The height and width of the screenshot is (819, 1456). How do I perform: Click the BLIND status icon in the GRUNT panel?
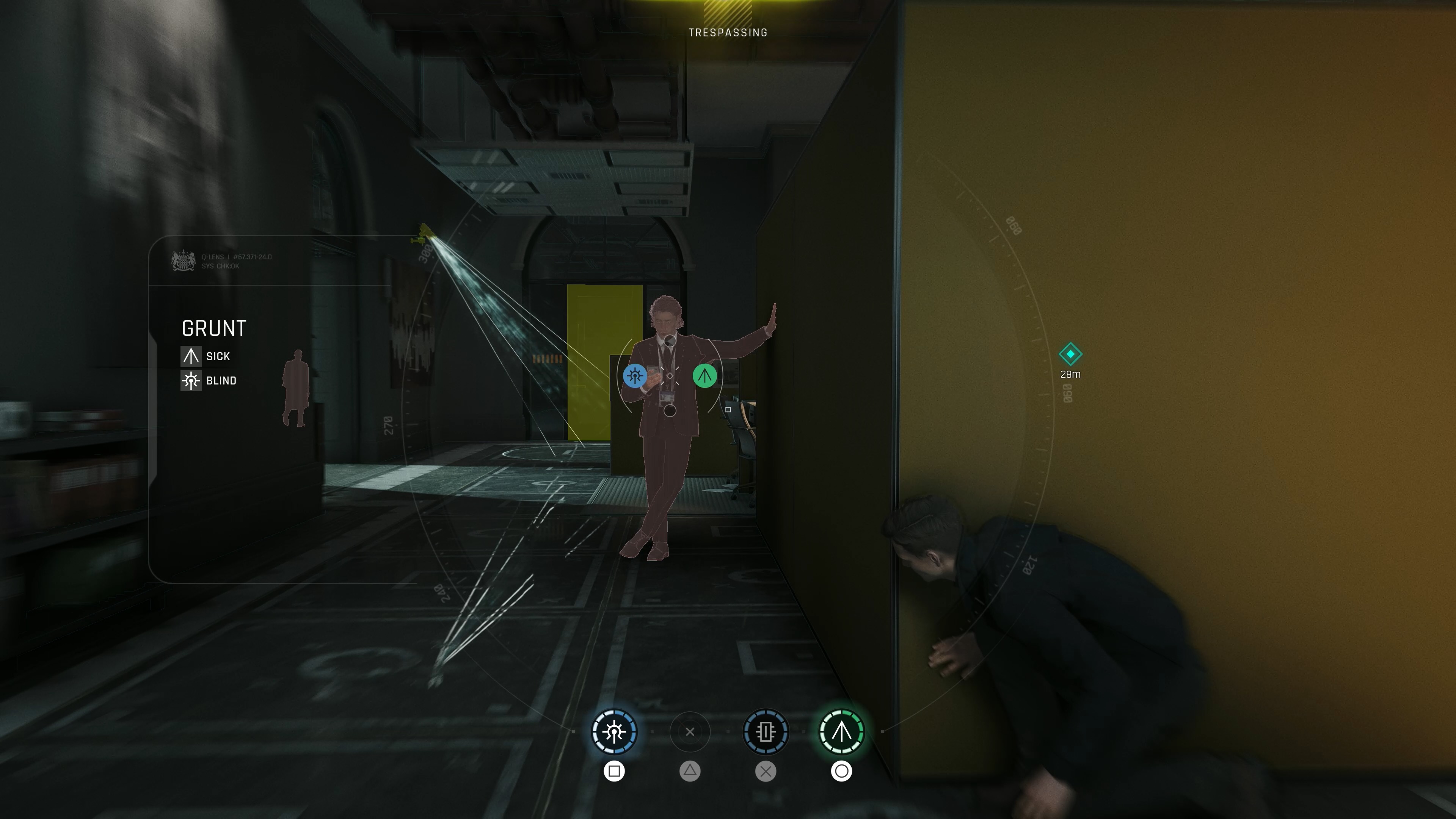pyautogui.click(x=191, y=380)
